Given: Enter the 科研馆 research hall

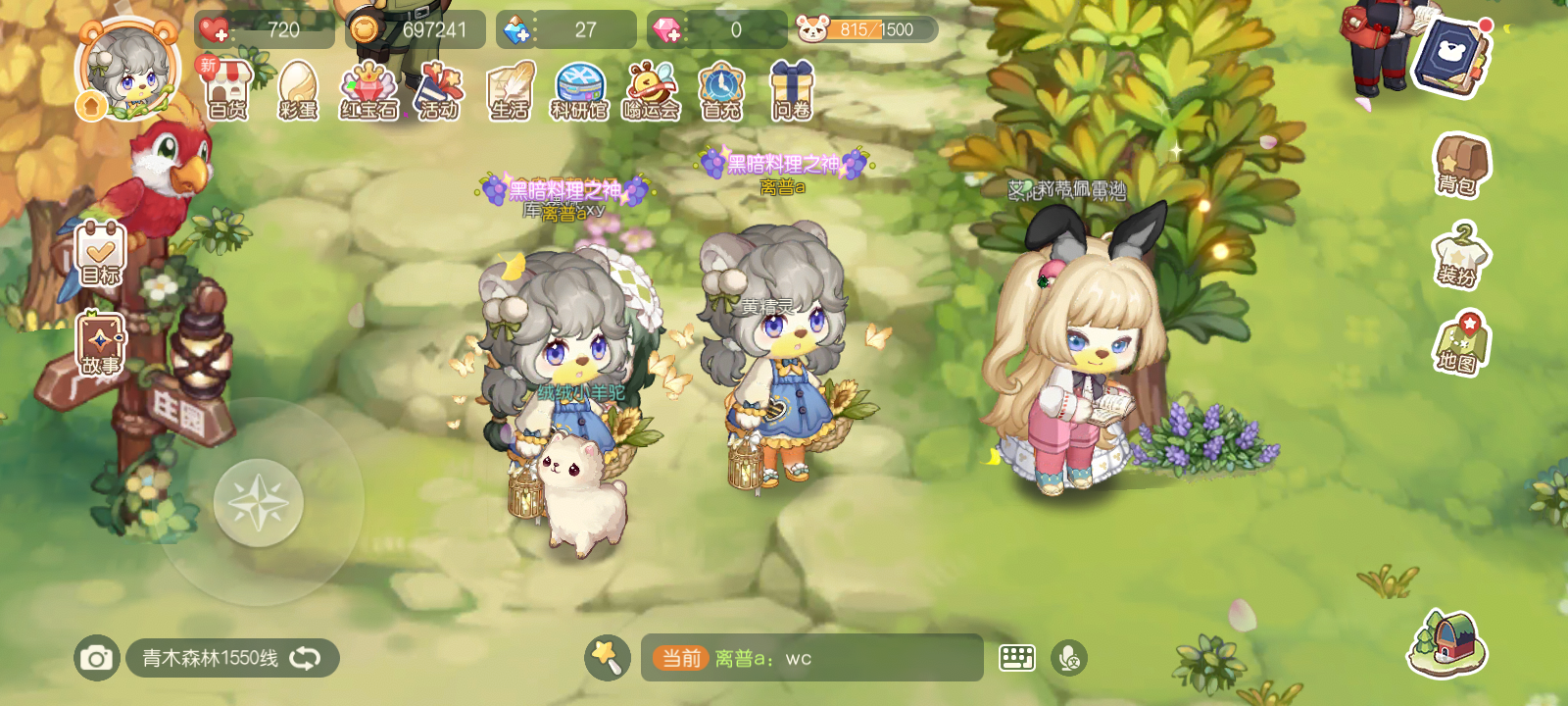Looking at the screenshot, I should [x=580, y=93].
